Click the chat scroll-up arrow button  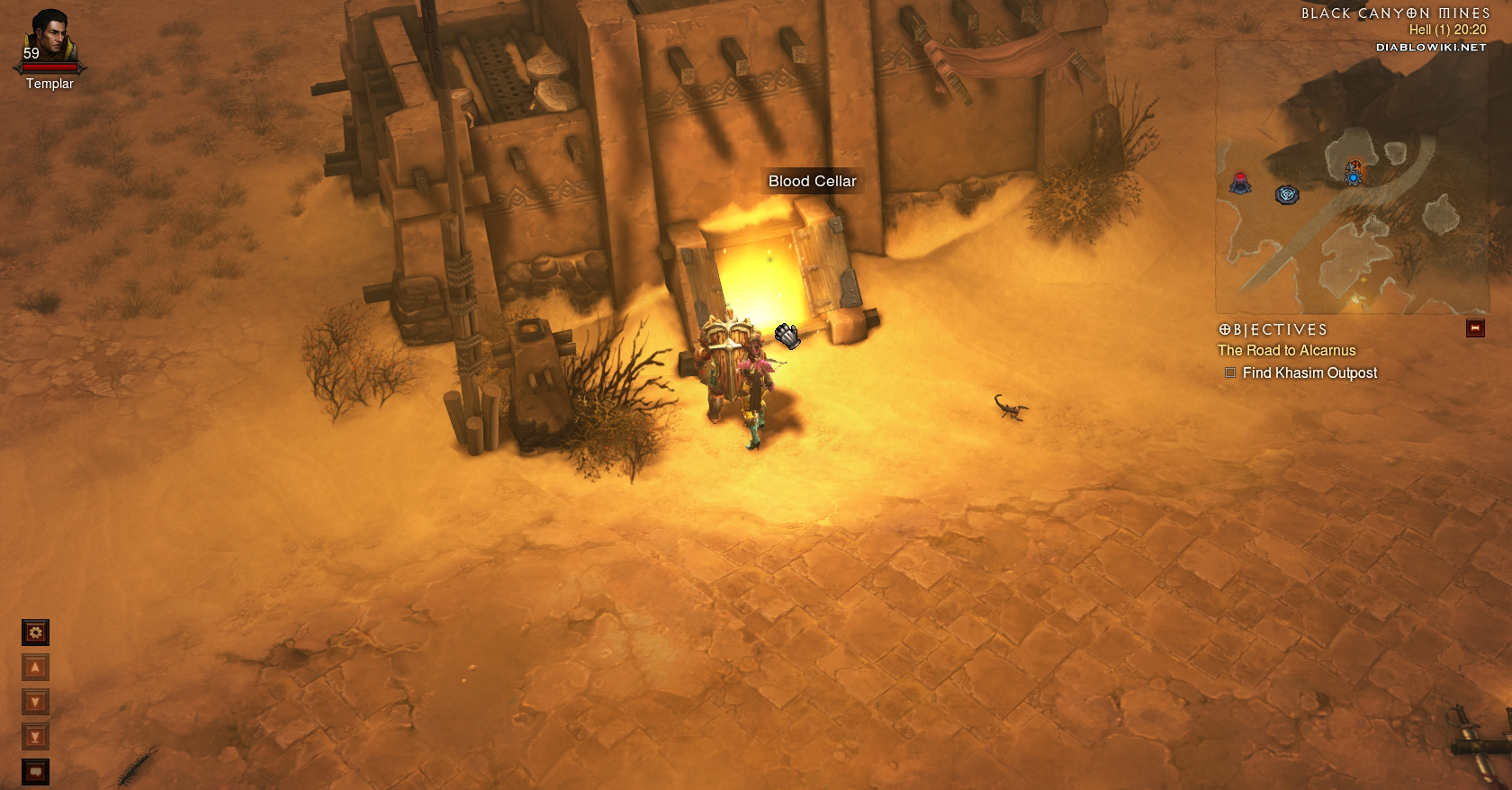pos(35,668)
